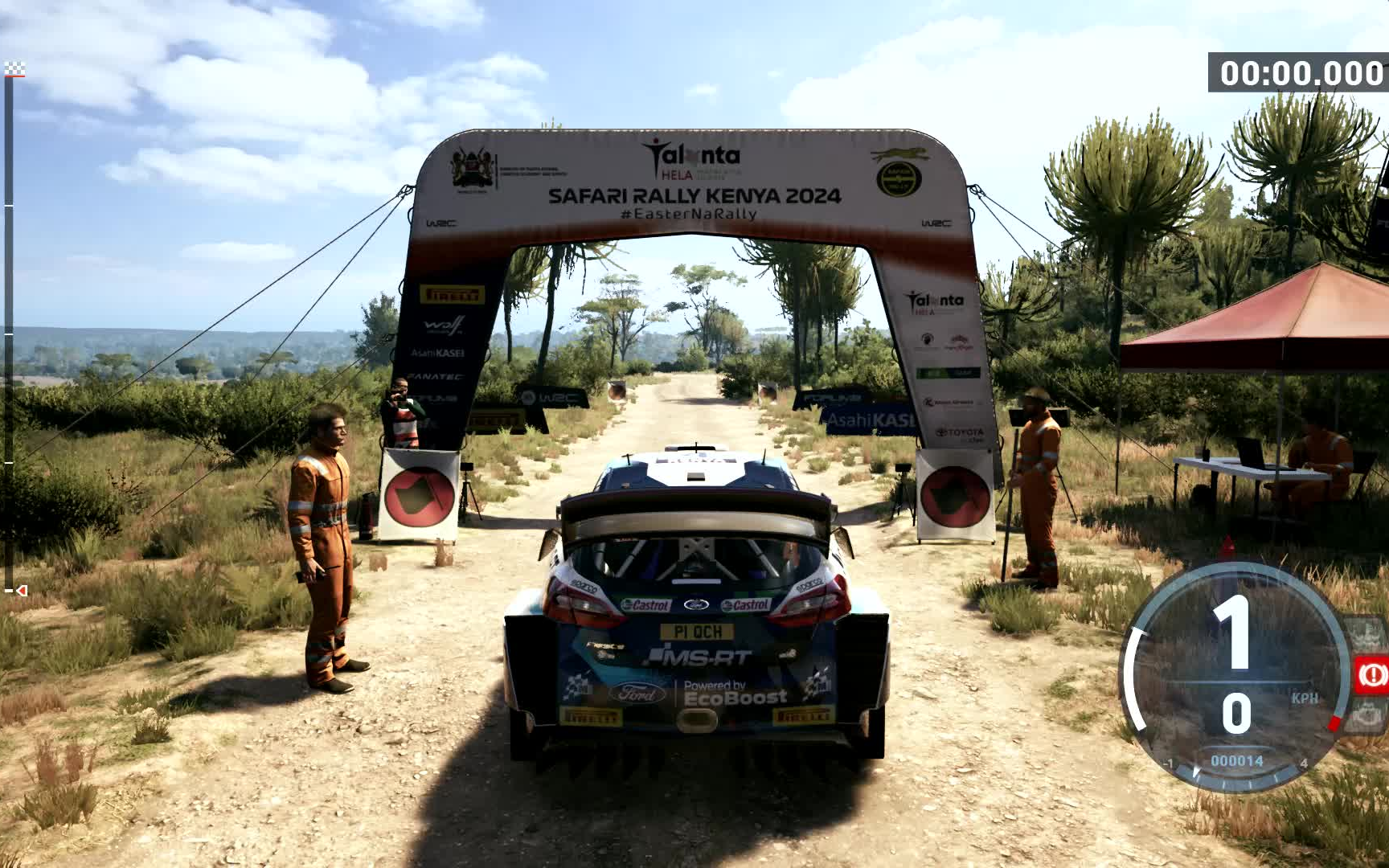Viewport: 1389px width, 868px height.
Task: Select the checkered flag atop the stage progress bar
Action: tap(14, 69)
